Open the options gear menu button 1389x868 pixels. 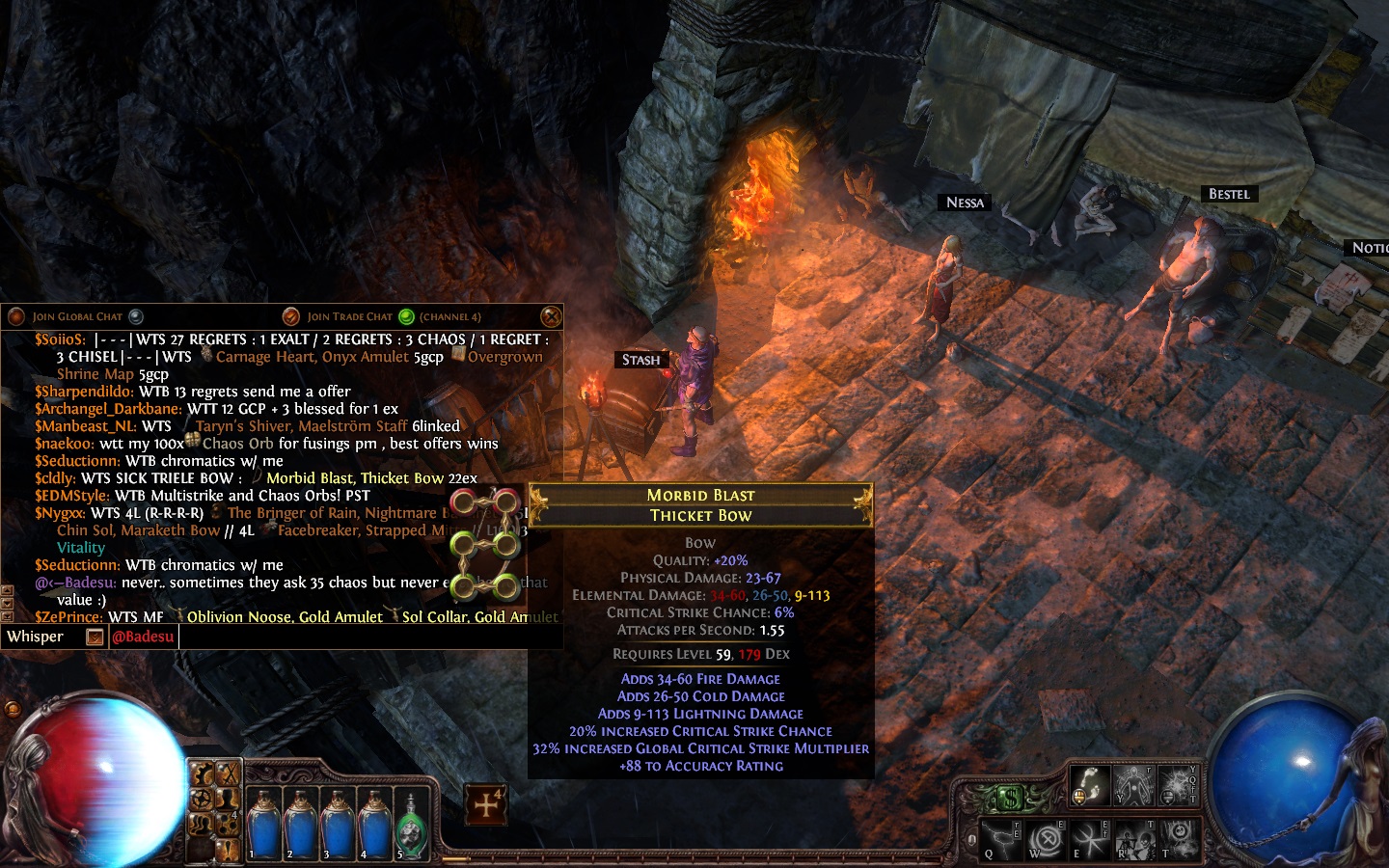(x=201, y=799)
